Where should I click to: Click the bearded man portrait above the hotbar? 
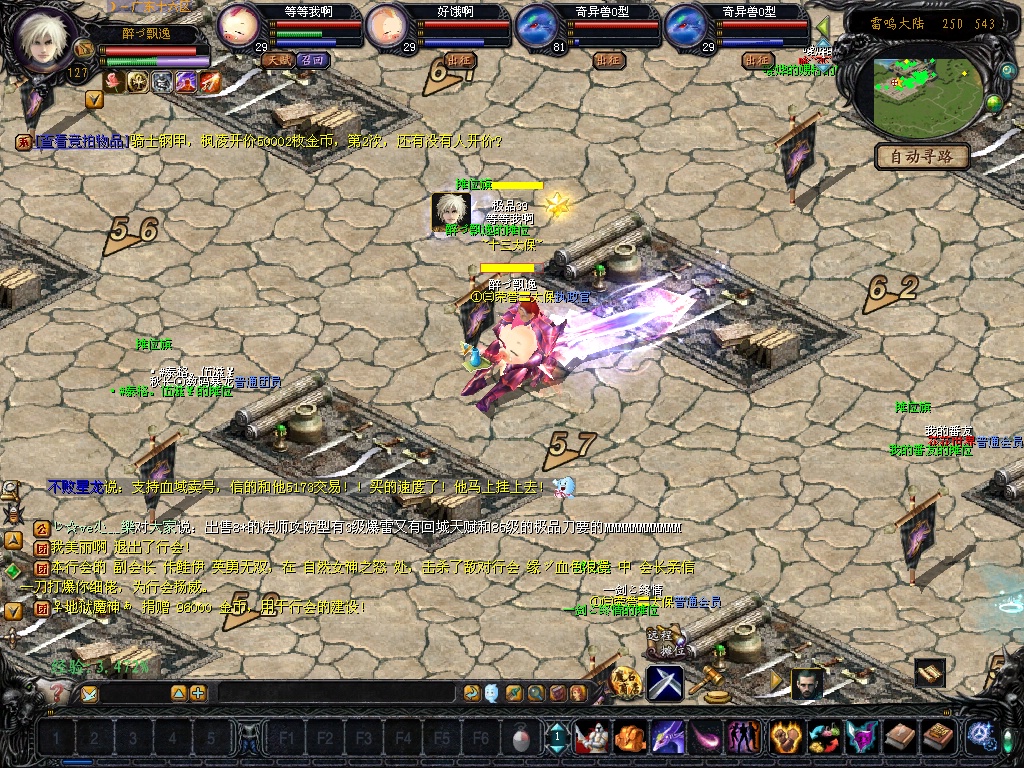point(808,684)
